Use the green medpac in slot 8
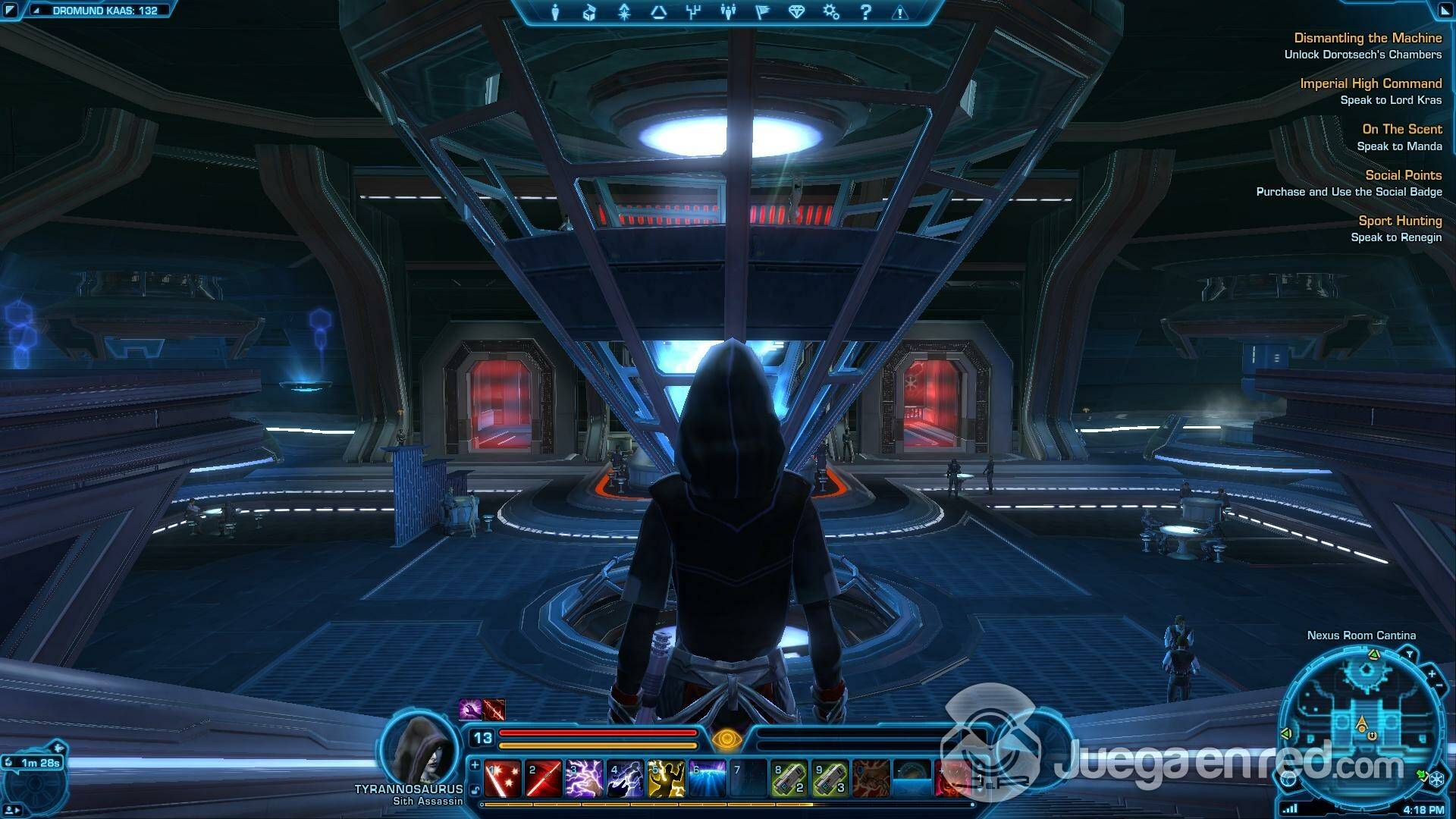1456x819 pixels. 789,779
